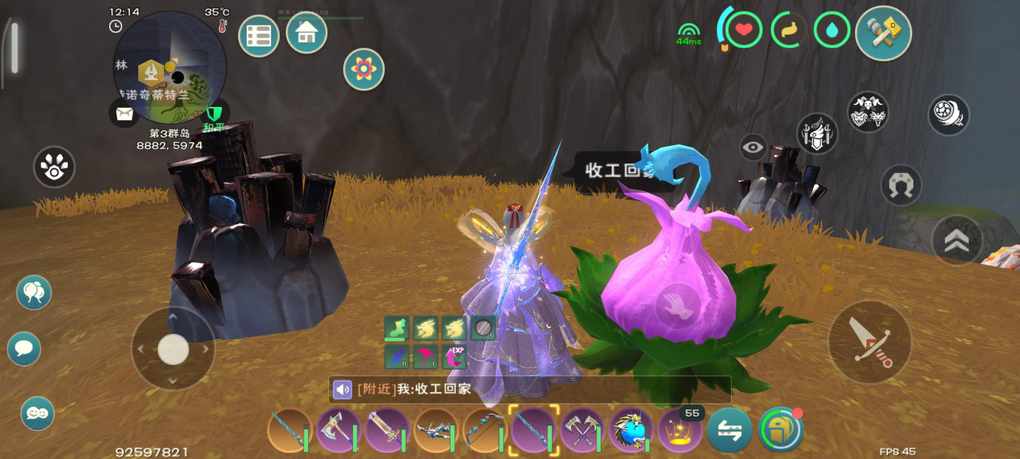
Task: Tap the house home button
Action: [307, 33]
